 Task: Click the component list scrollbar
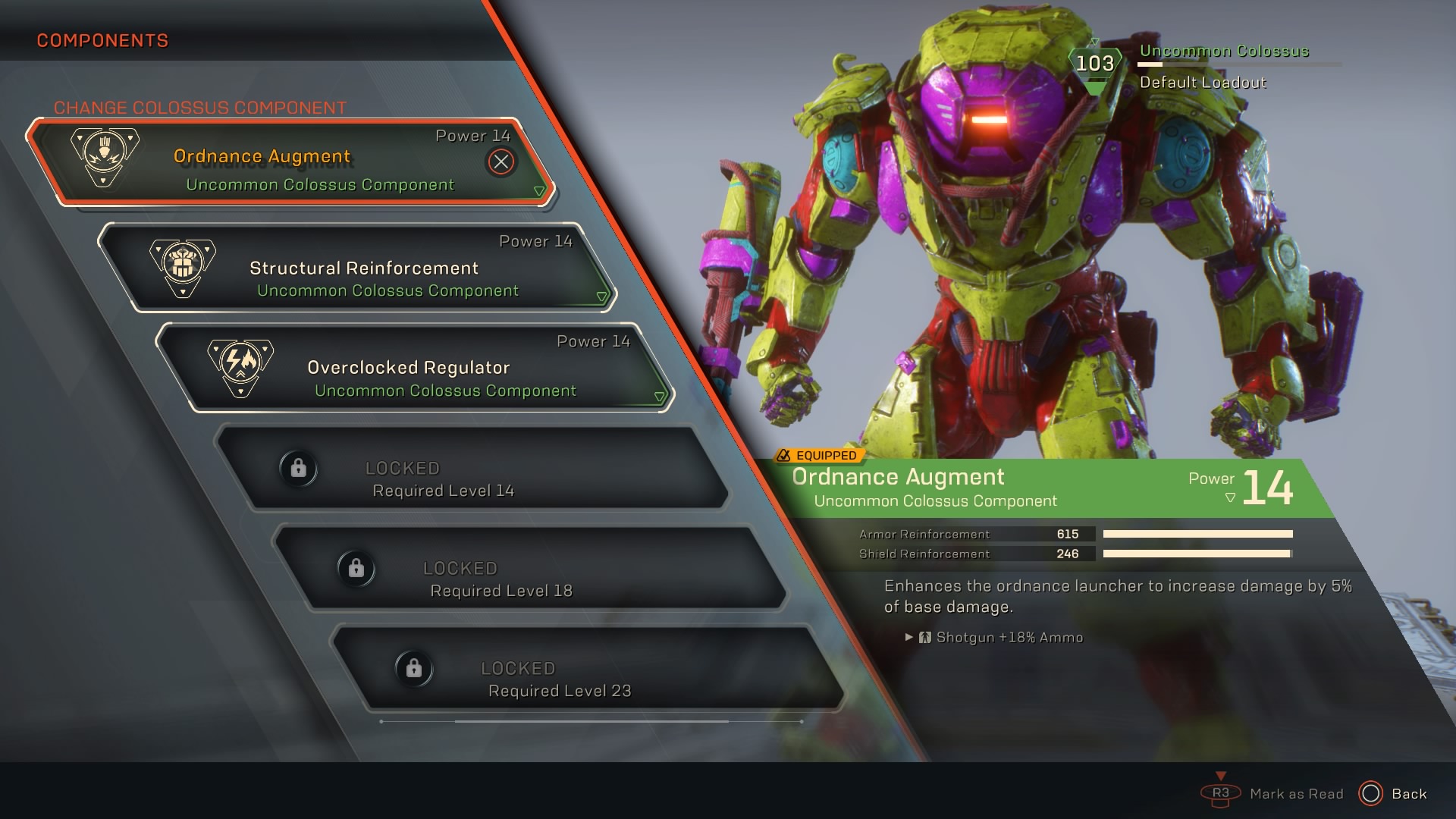click(591, 722)
